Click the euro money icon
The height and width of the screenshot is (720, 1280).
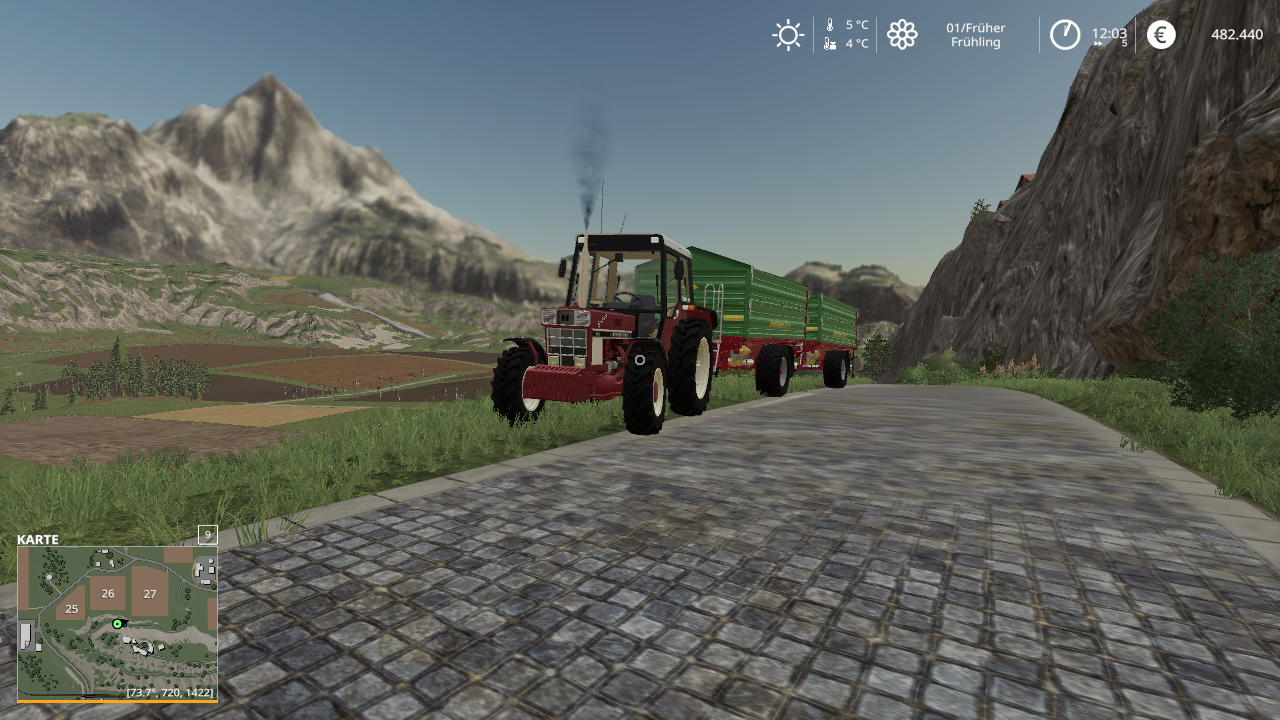[x=1161, y=35]
